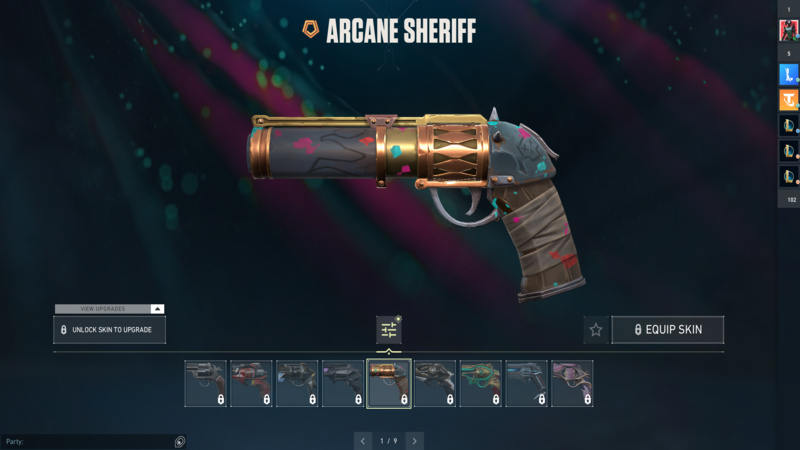Open the skin filter sliders icon

pos(389,330)
